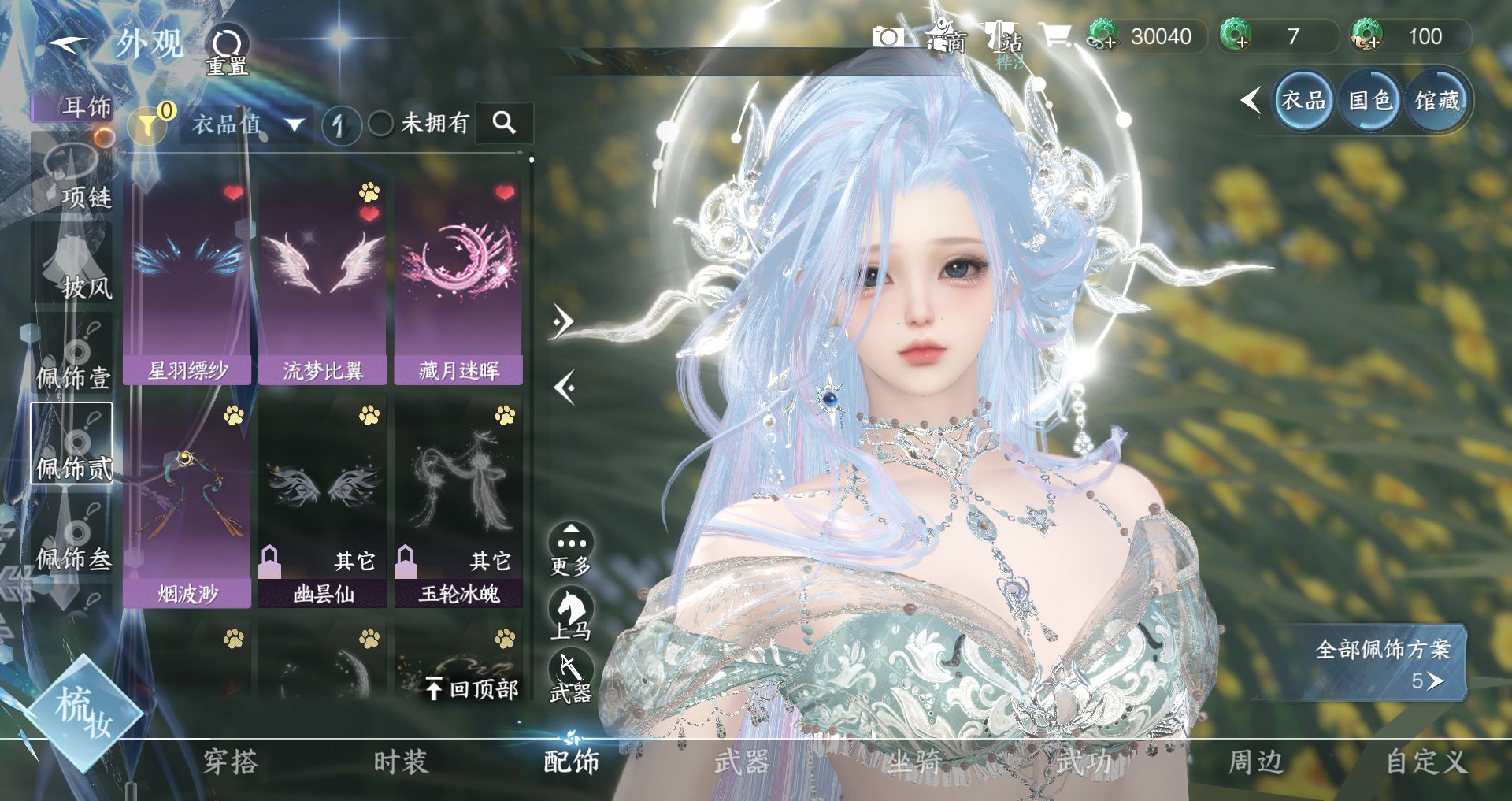Select the 玉轮冰魄 accessory tile
This screenshot has height=801, width=1512.
(458, 504)
